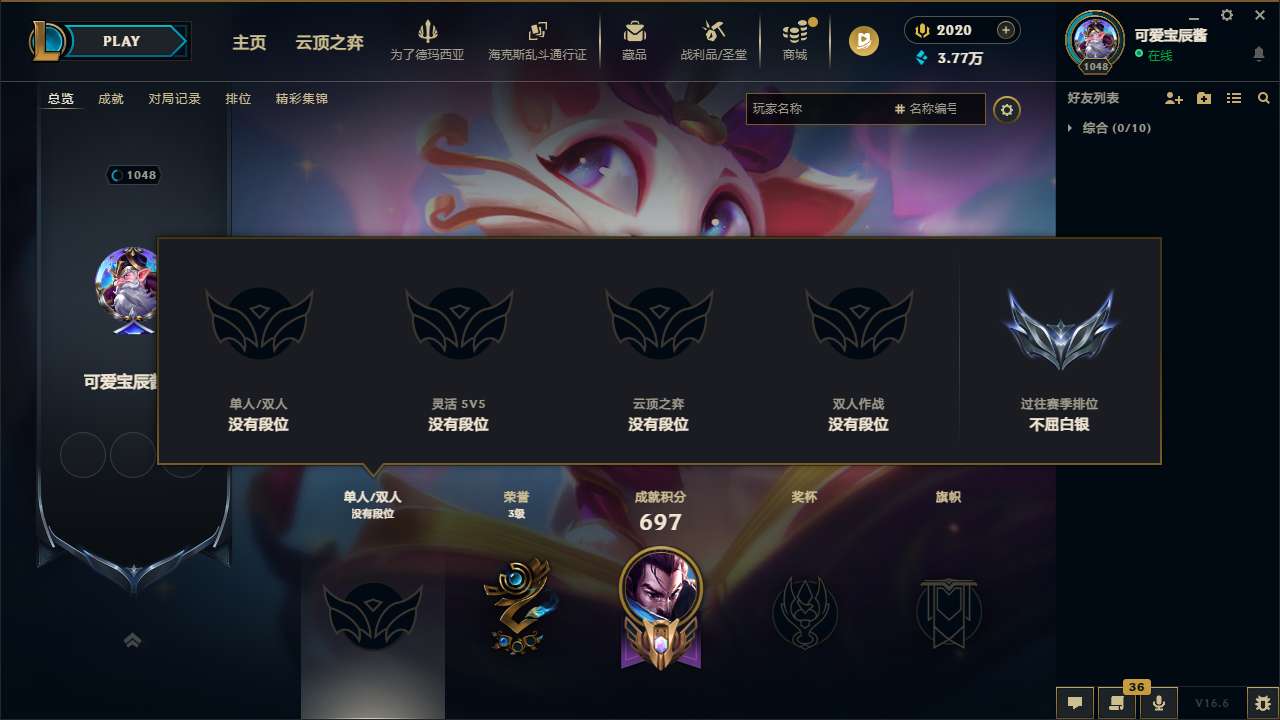Screen dimensions: 1280x720
Task: Open 战利品/圣堂 loot icon
Action: point(714,40)
